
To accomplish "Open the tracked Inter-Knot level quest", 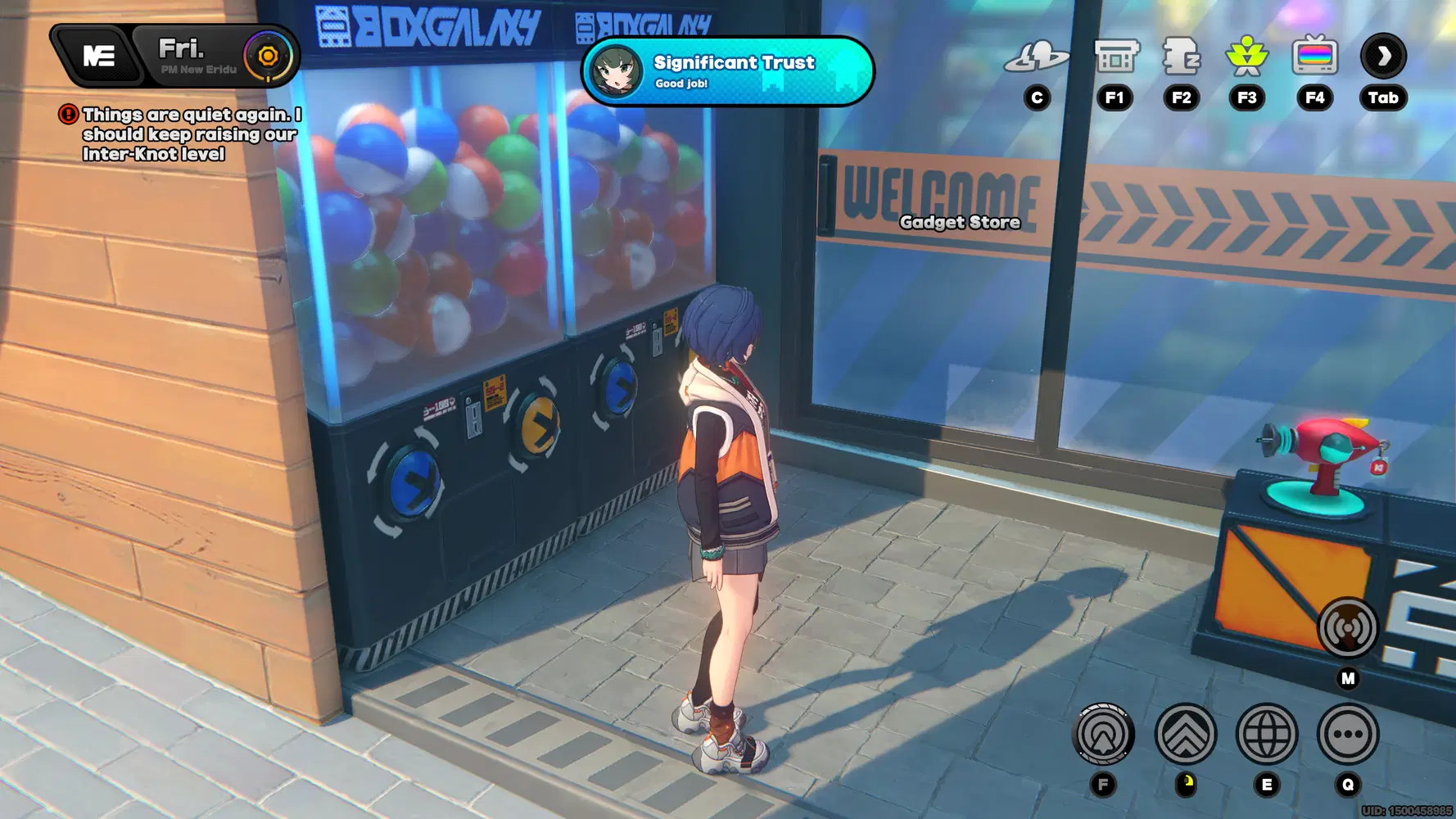I will click(x=190, y=134).
